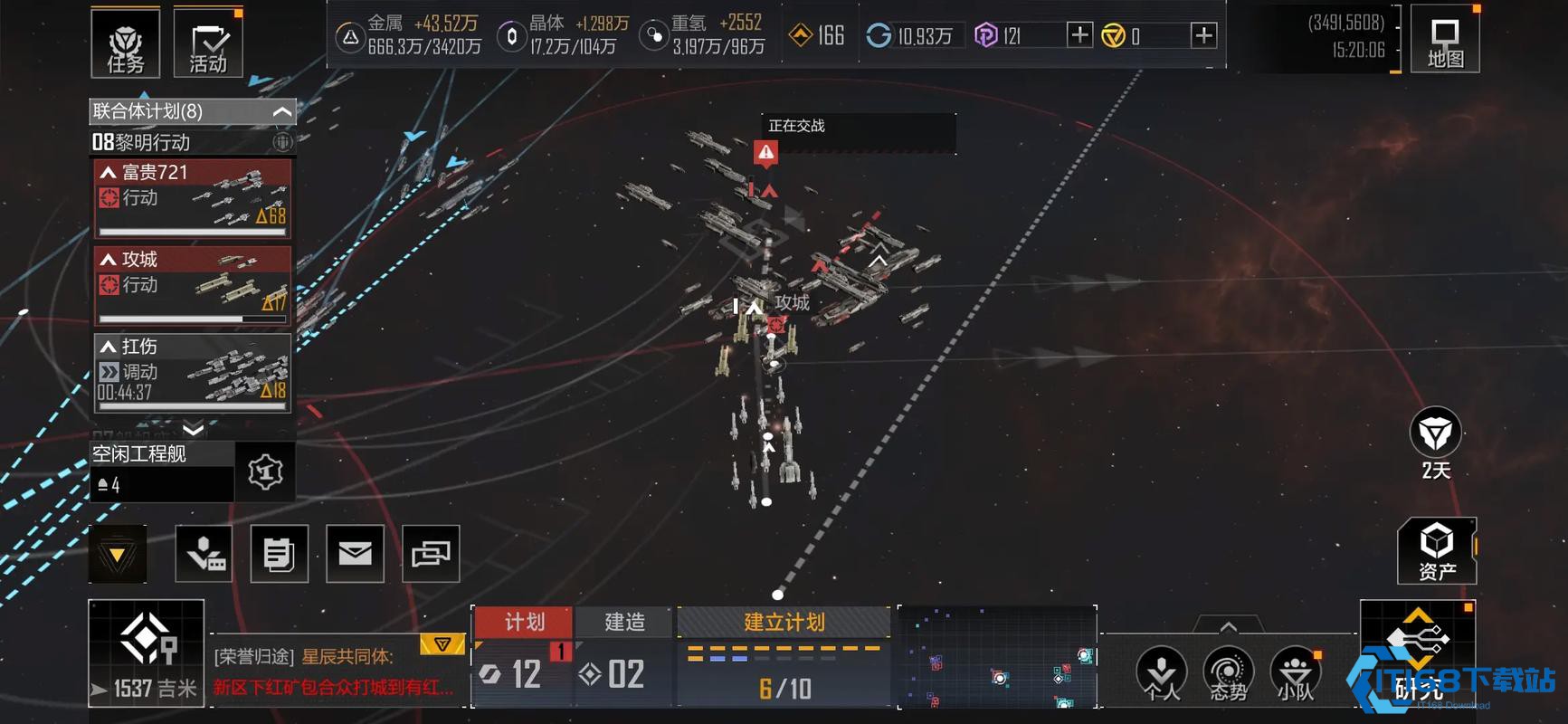This screenshot has width=1568, height=724.
Task: Open the 资产 assets menu
Action: tap(1437, 550)
